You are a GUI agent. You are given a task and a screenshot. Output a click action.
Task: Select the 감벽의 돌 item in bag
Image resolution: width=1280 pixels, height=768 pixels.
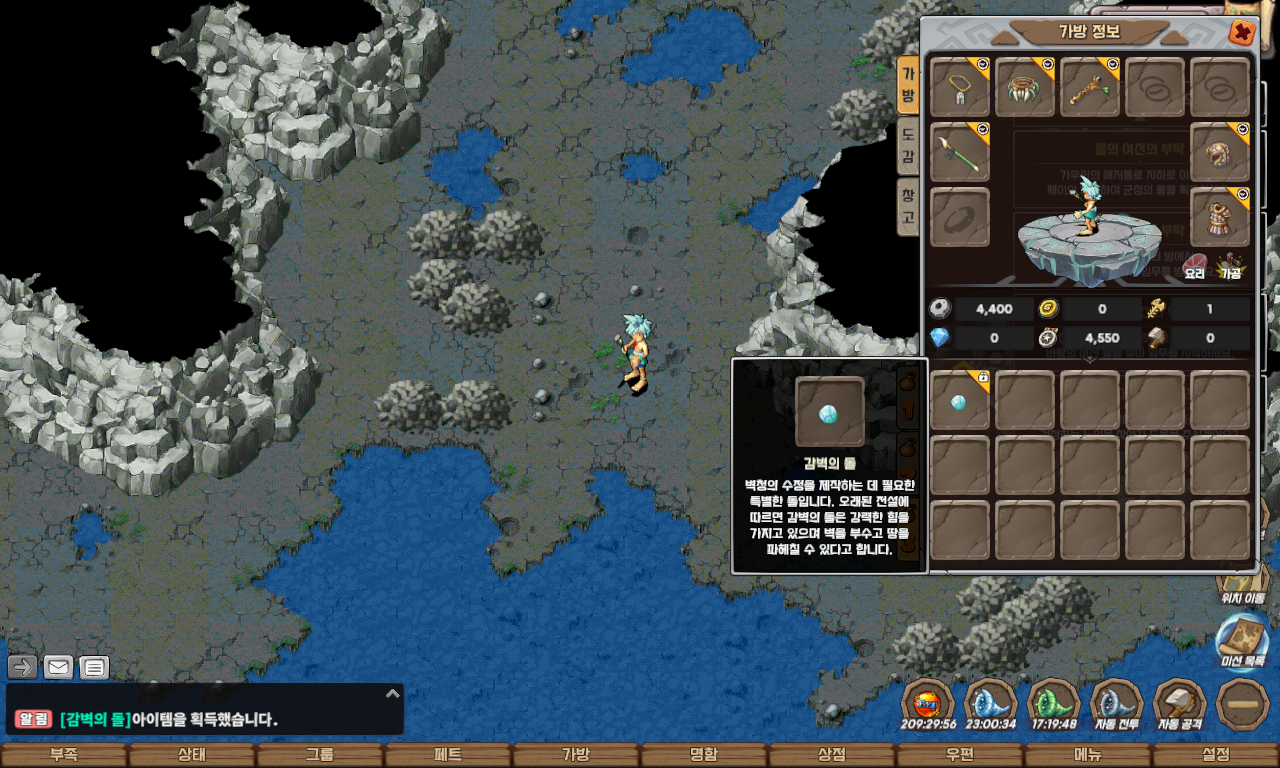[x=960, y=401]
